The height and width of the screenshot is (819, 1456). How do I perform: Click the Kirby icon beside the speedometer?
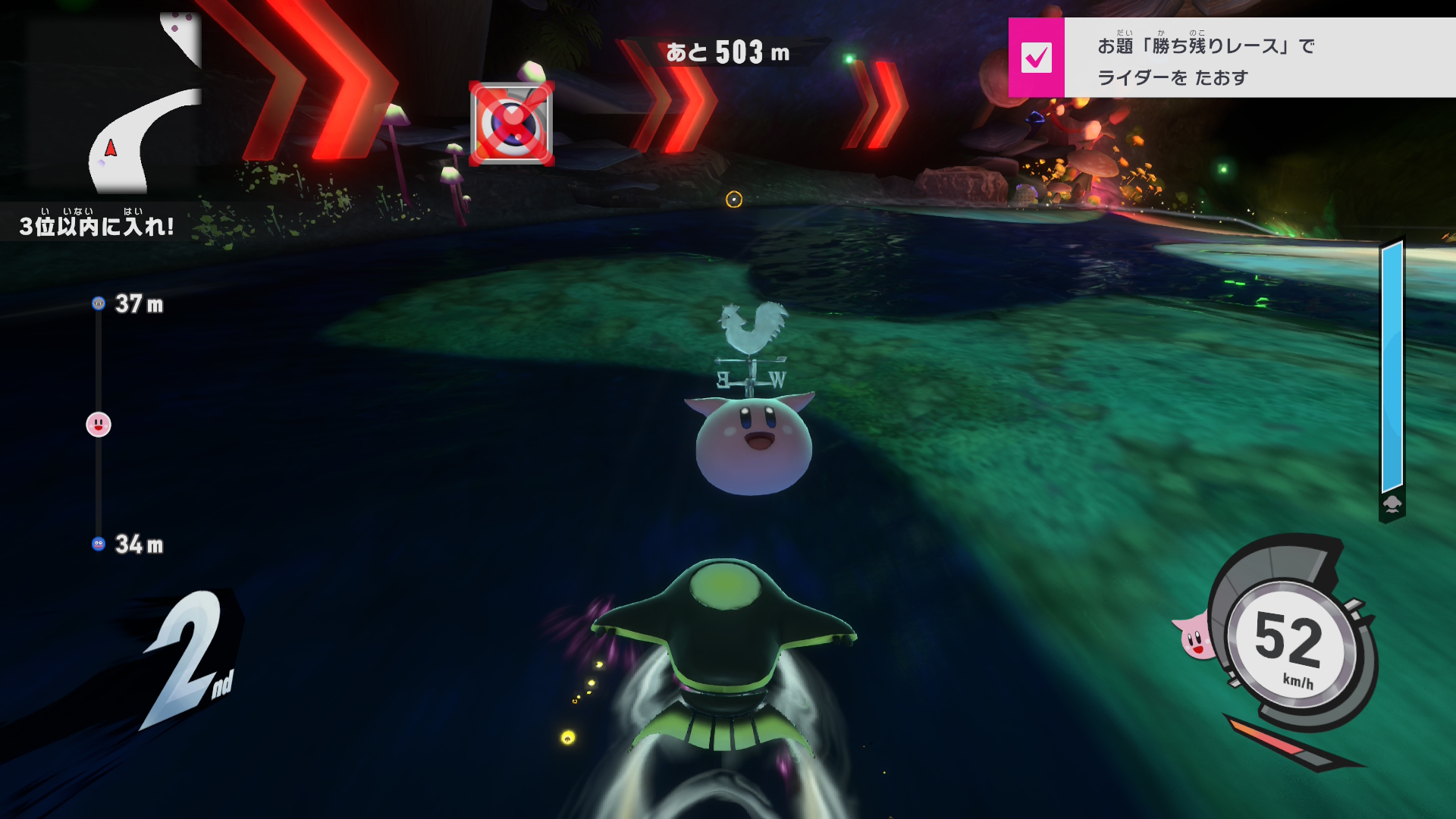[1194, 637]
